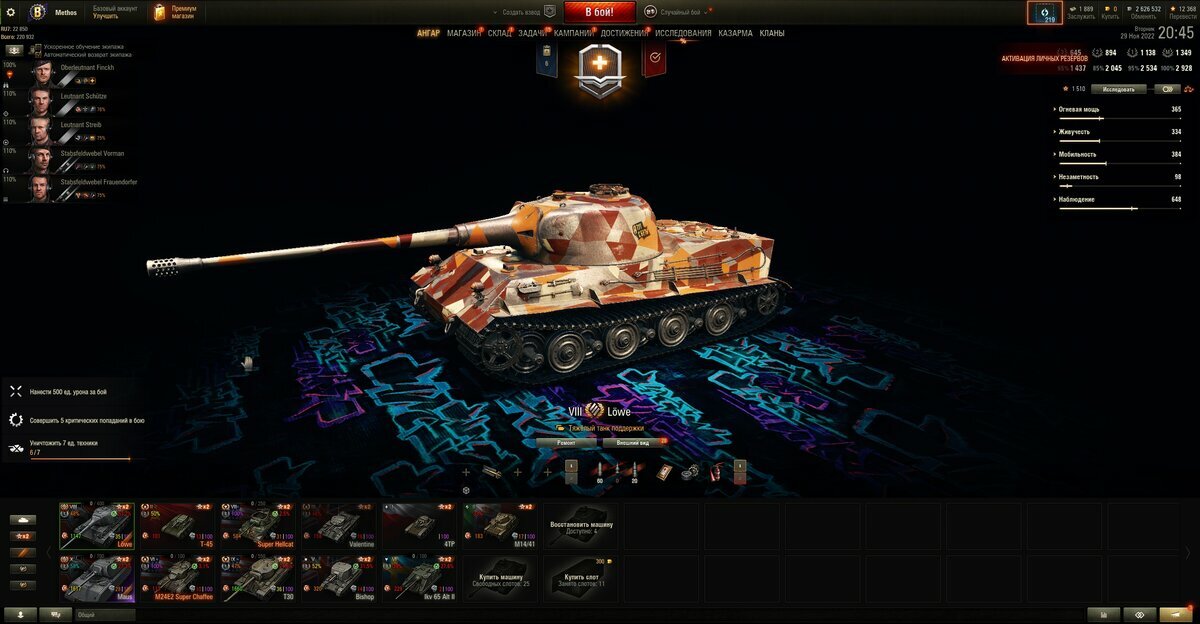Screen dimensions: 1200x624
Task: Open the КАЗАРМА barracks tab
Action: pyautogui.click(x=735, y=33)
